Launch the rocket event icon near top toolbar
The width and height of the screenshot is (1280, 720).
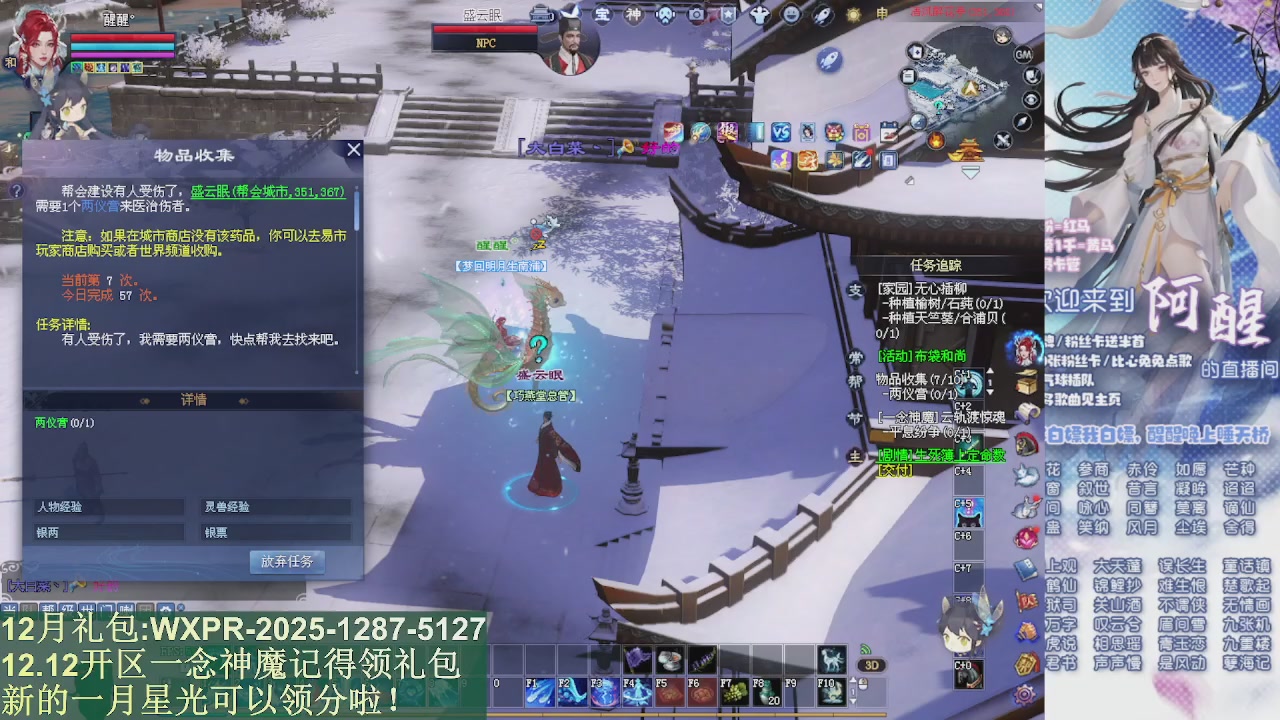point(822,16)
